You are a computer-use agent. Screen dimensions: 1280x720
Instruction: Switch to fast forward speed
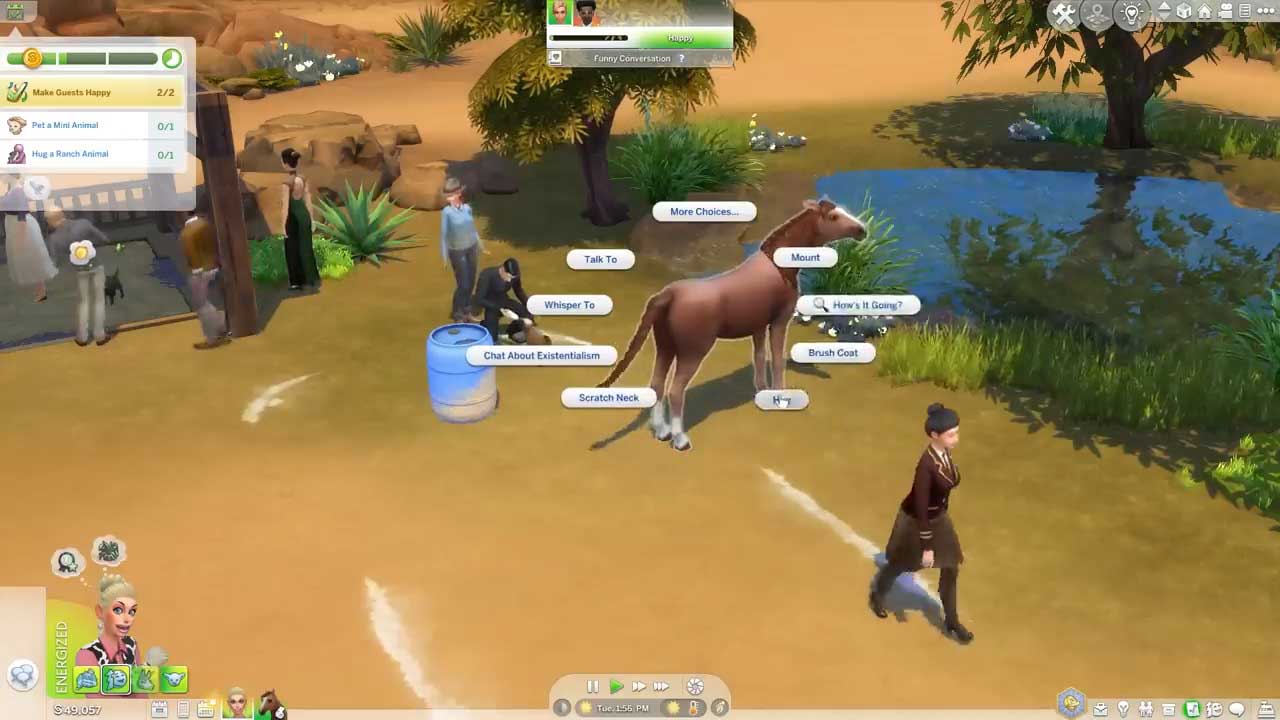click(x=638, y=687)
